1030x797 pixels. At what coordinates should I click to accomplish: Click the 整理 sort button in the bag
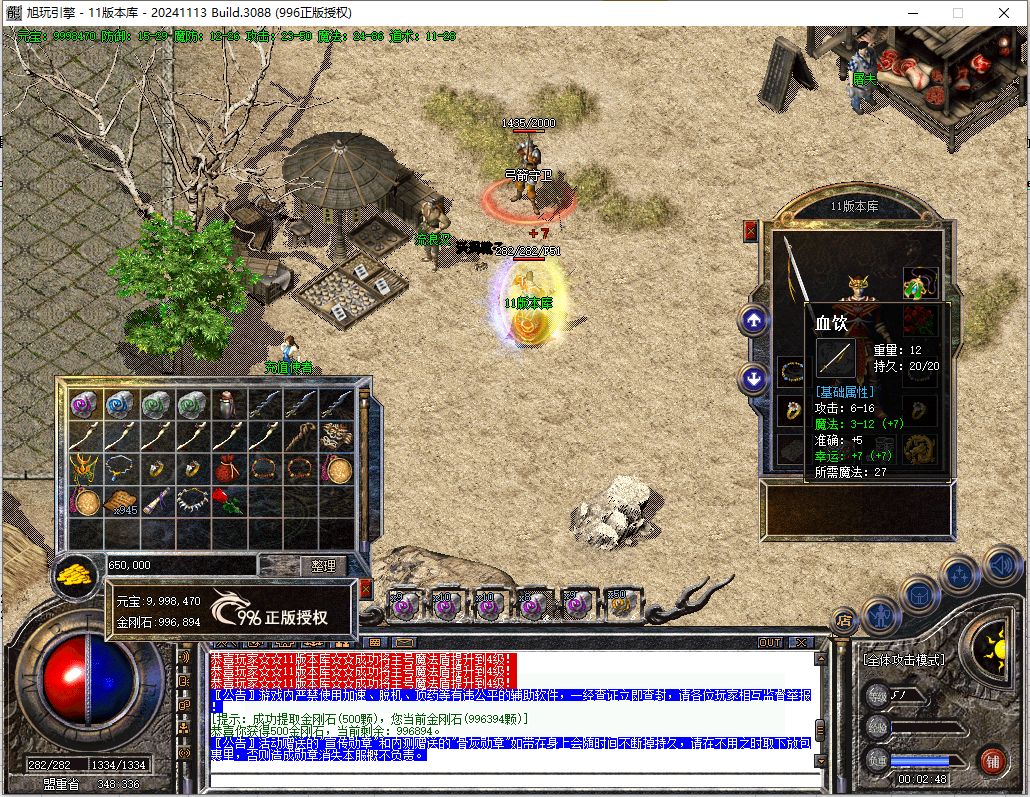(x=323, y=566)
